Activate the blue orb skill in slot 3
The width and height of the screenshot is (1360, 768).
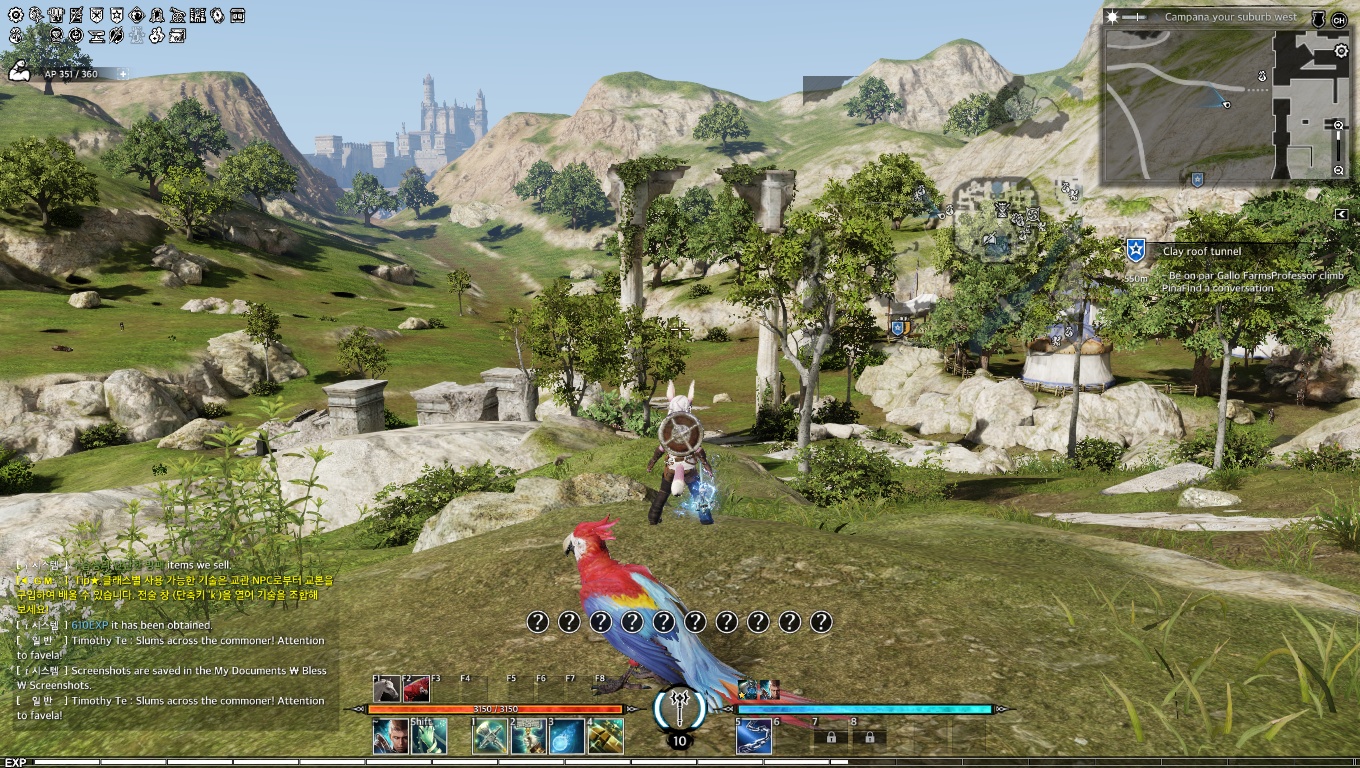click(x=567, y=737)
